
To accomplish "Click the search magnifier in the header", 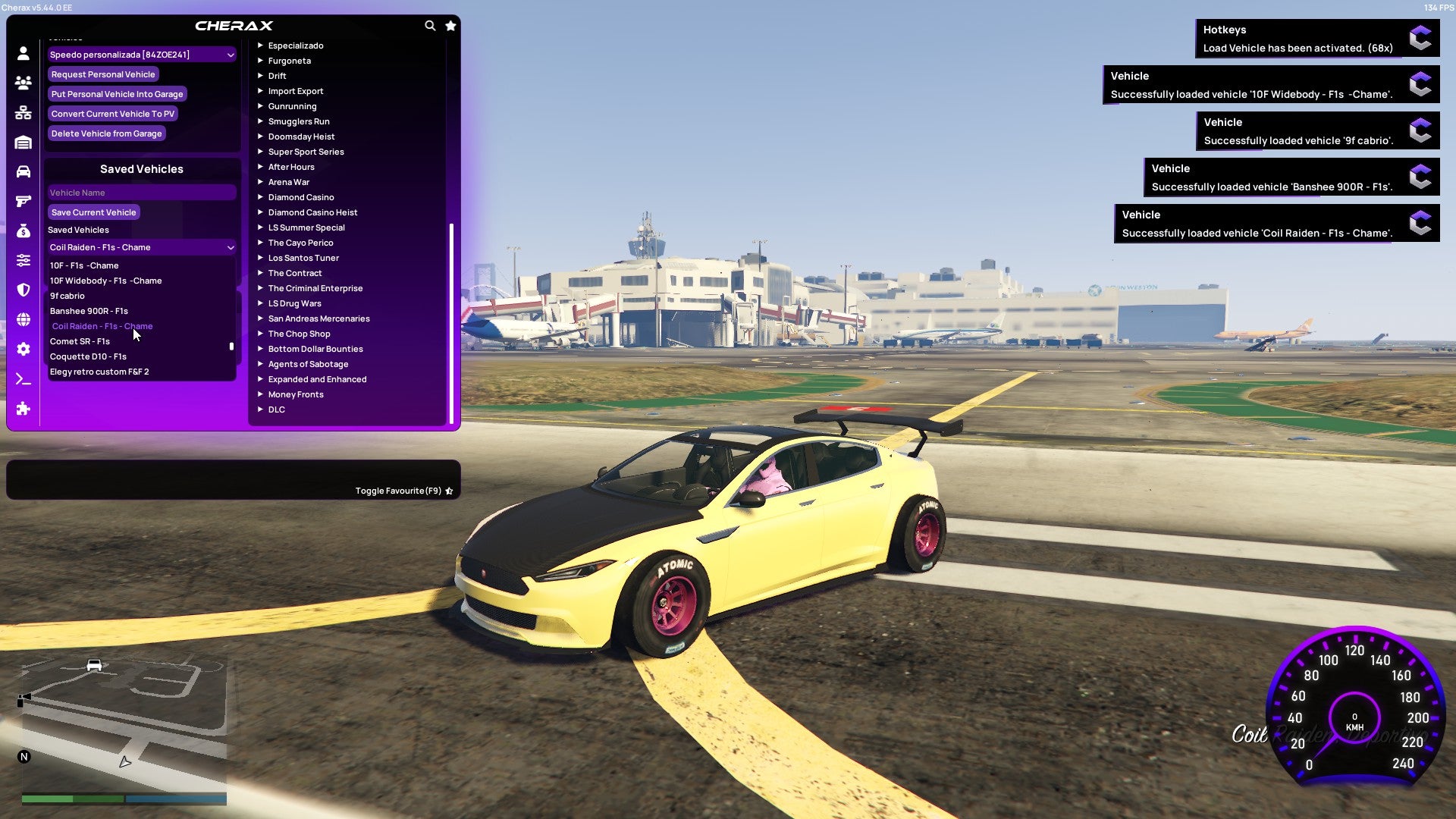I will (x=430, y=25).
